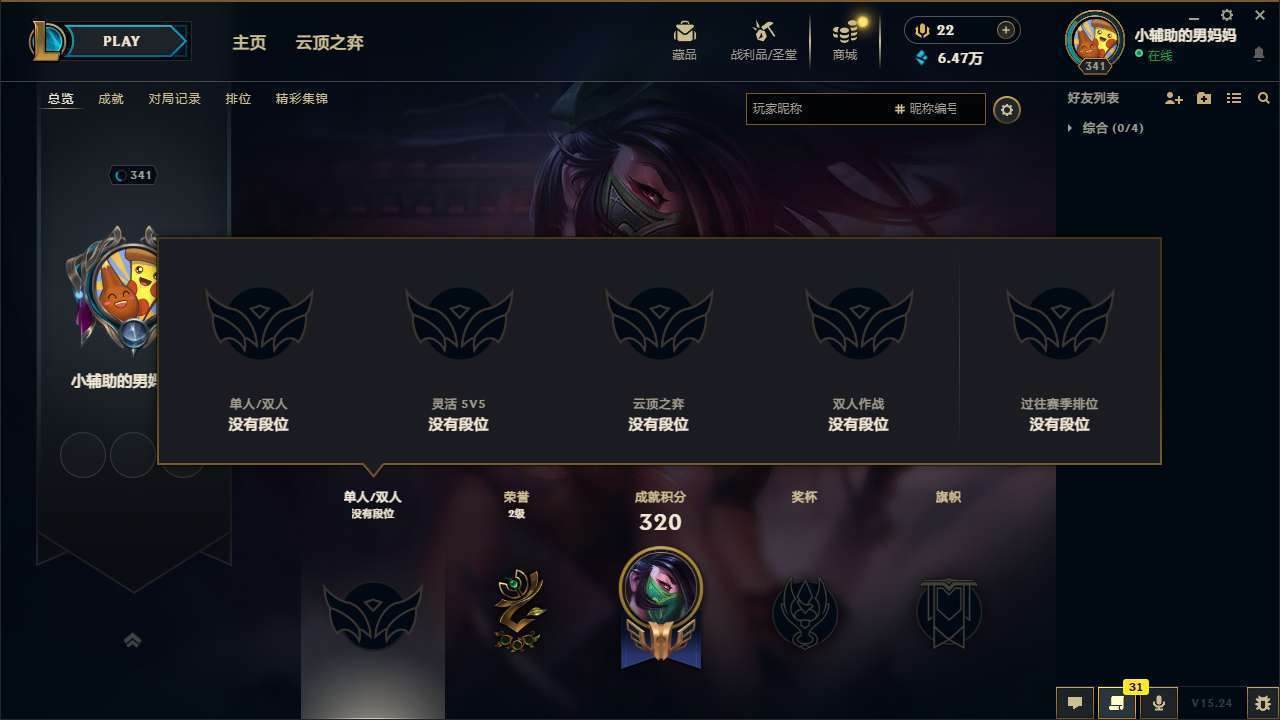This screenshot has height=720, width=1280.
Task: Switch to the 云顶之弈 tab
Action: click(332, 42)
